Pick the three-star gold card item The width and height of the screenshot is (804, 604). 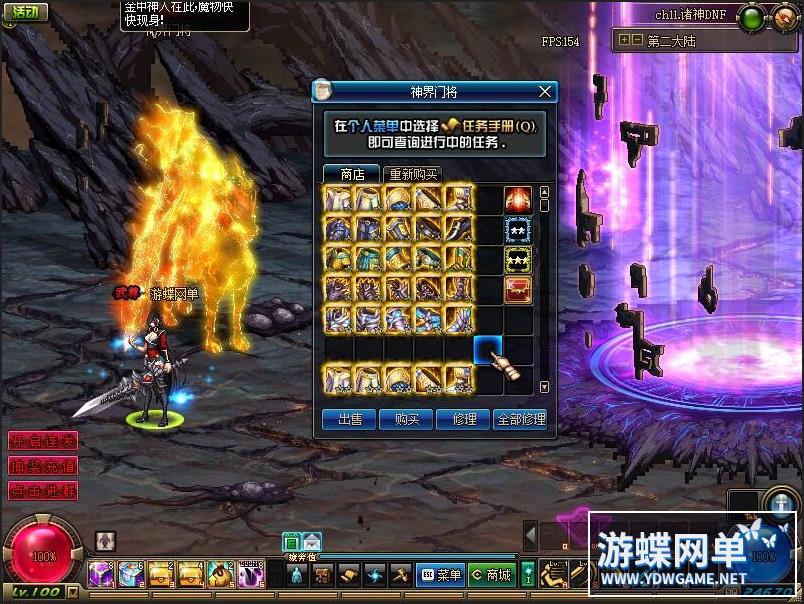point(517,260)
